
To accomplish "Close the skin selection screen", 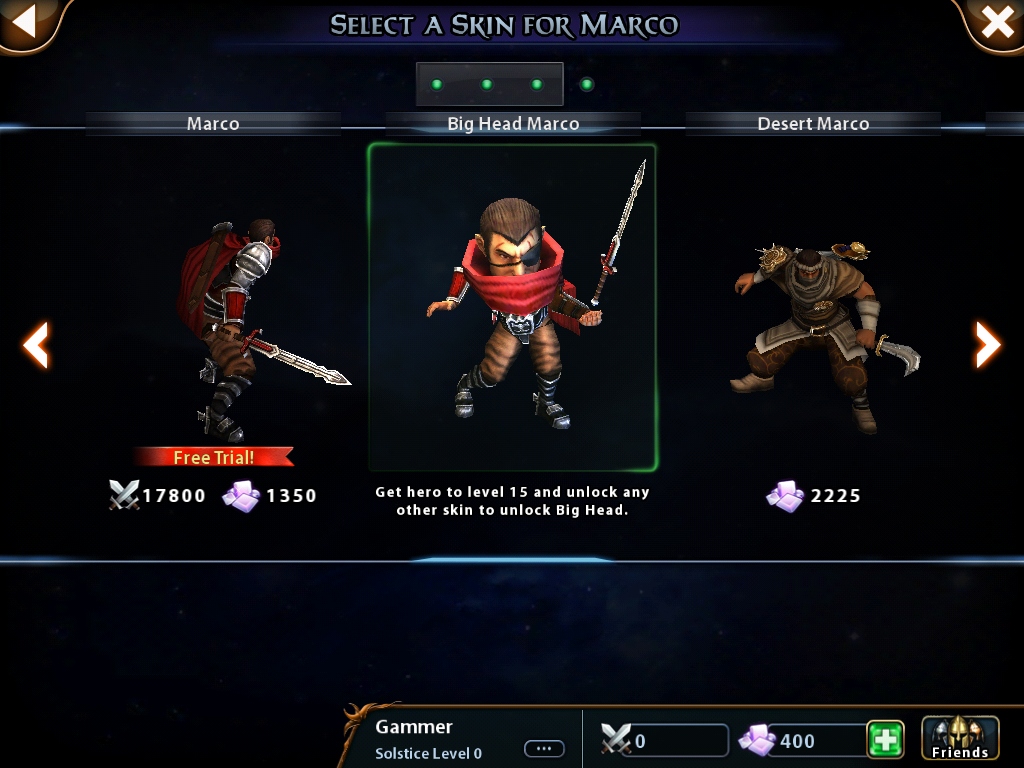I will click(x=997, y=23).
